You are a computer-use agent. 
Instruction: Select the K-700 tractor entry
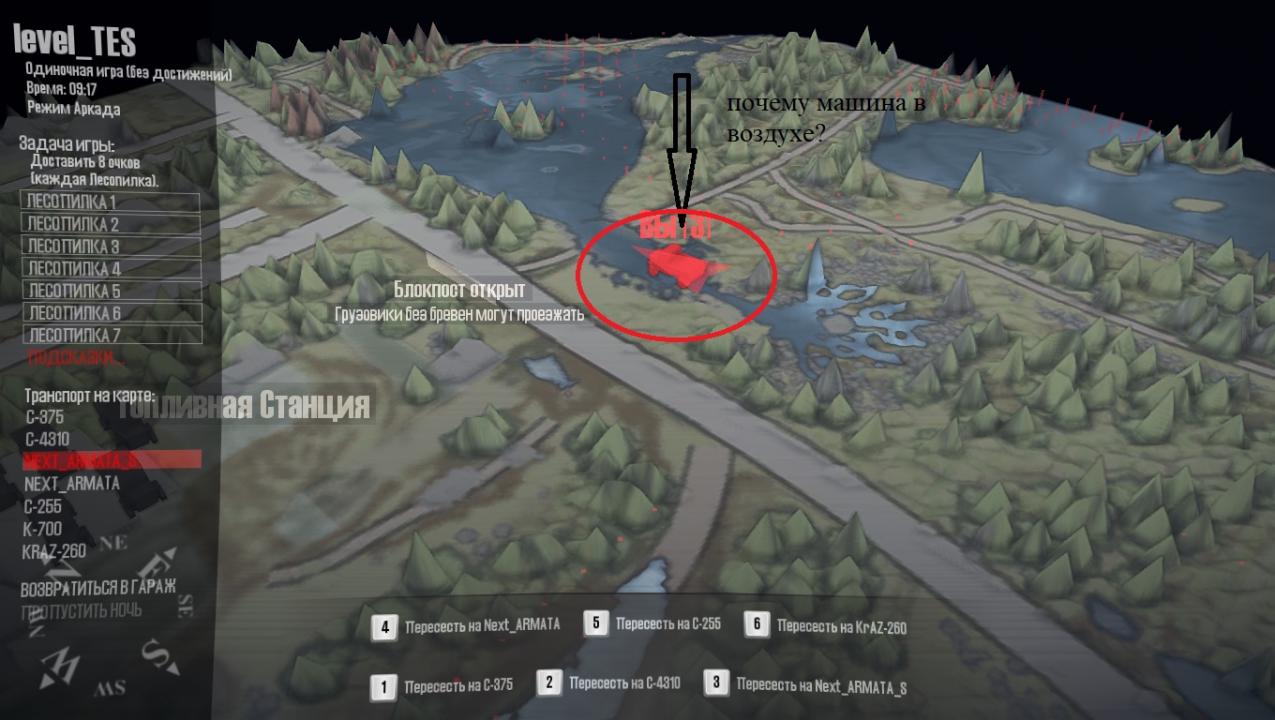42,528
